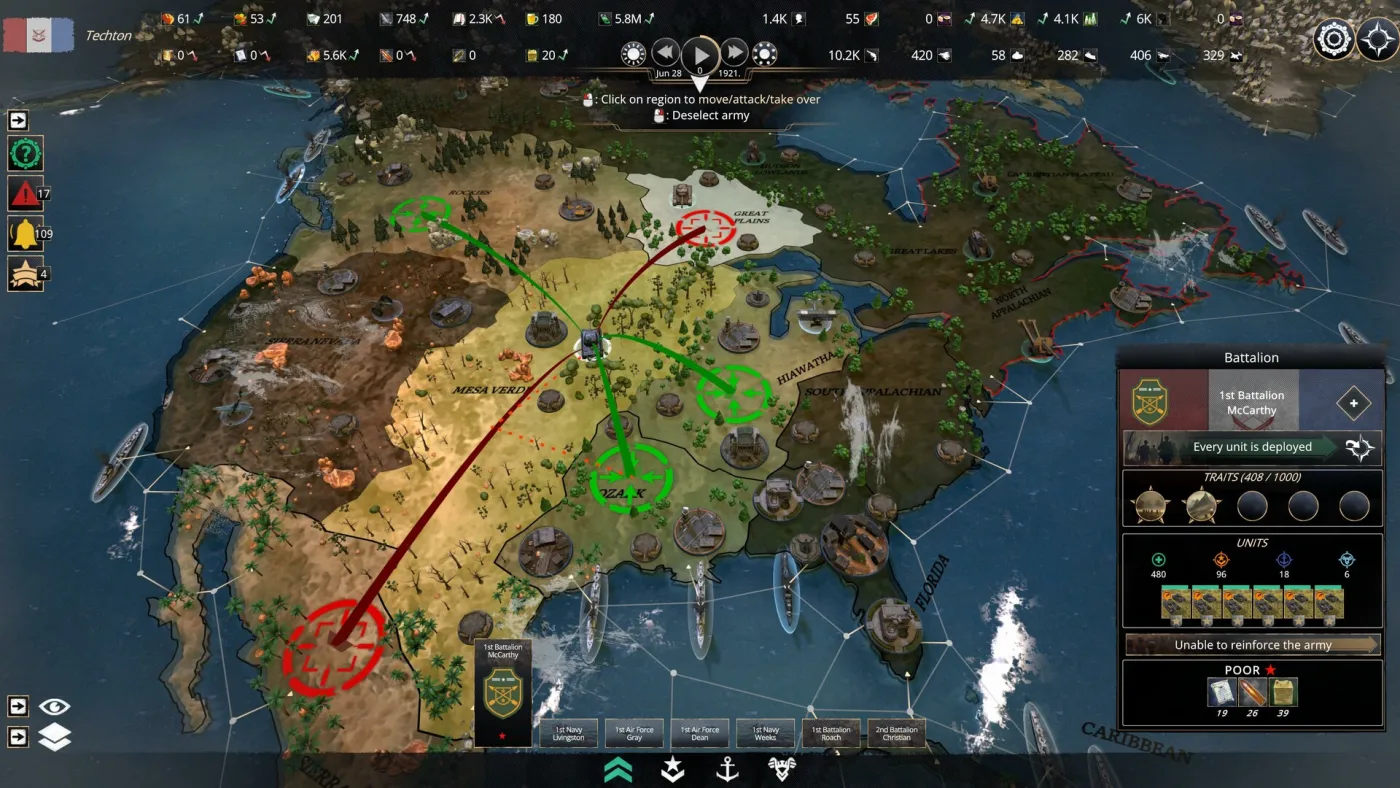Switch to the anchor navy tab
1400x788 pixels.
(727, 768)
